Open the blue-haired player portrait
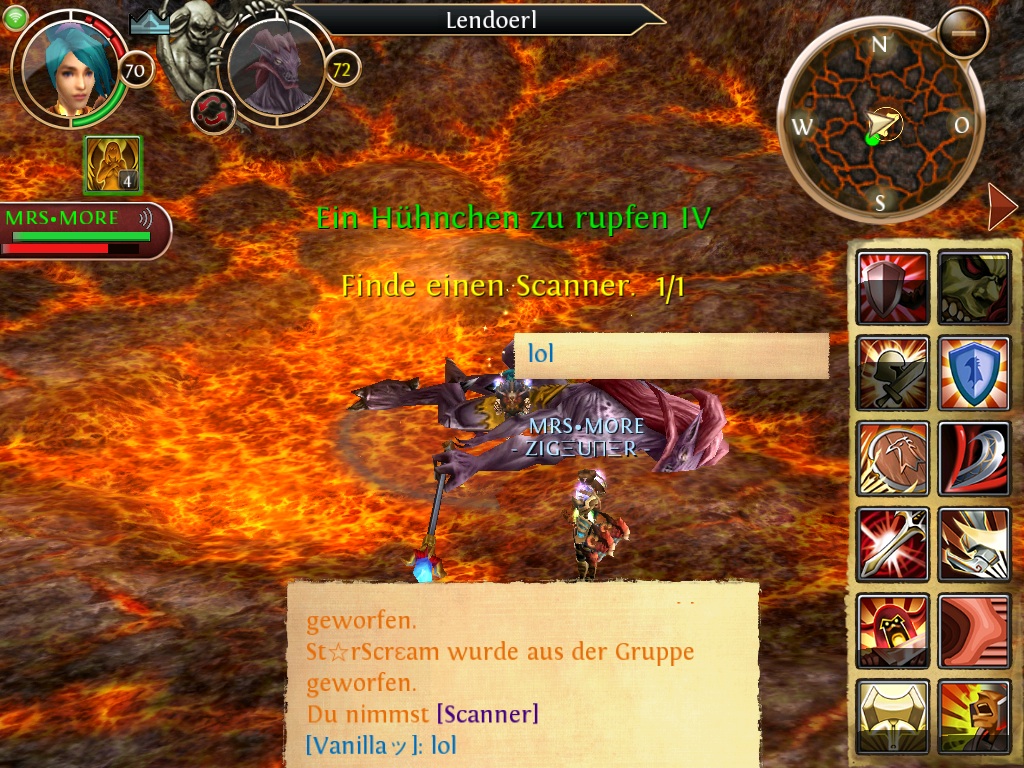This screenshot has width=1024, height=768. pos(72,68)
